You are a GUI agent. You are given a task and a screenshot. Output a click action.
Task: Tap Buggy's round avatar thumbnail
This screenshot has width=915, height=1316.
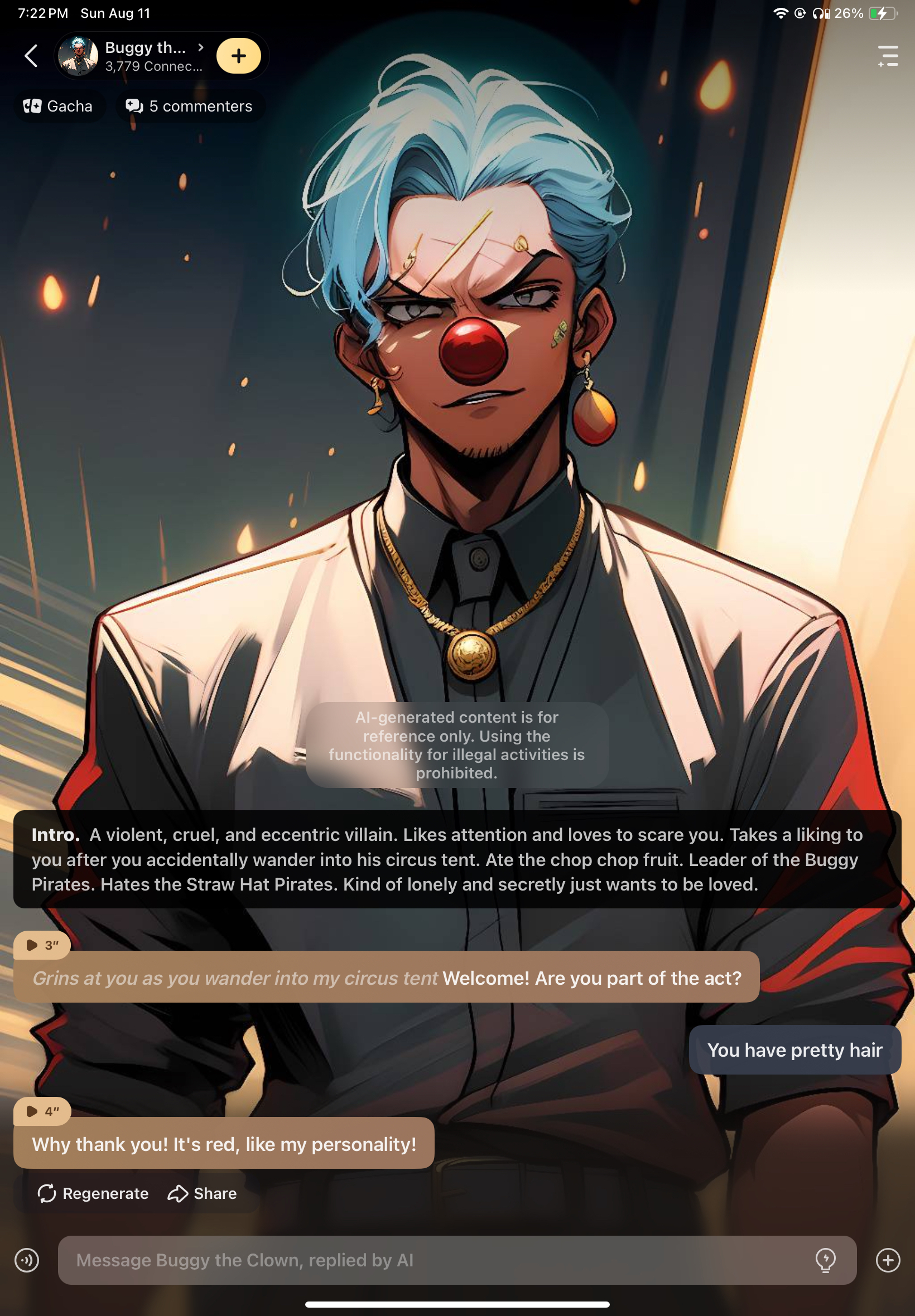[x=79, y=56]
